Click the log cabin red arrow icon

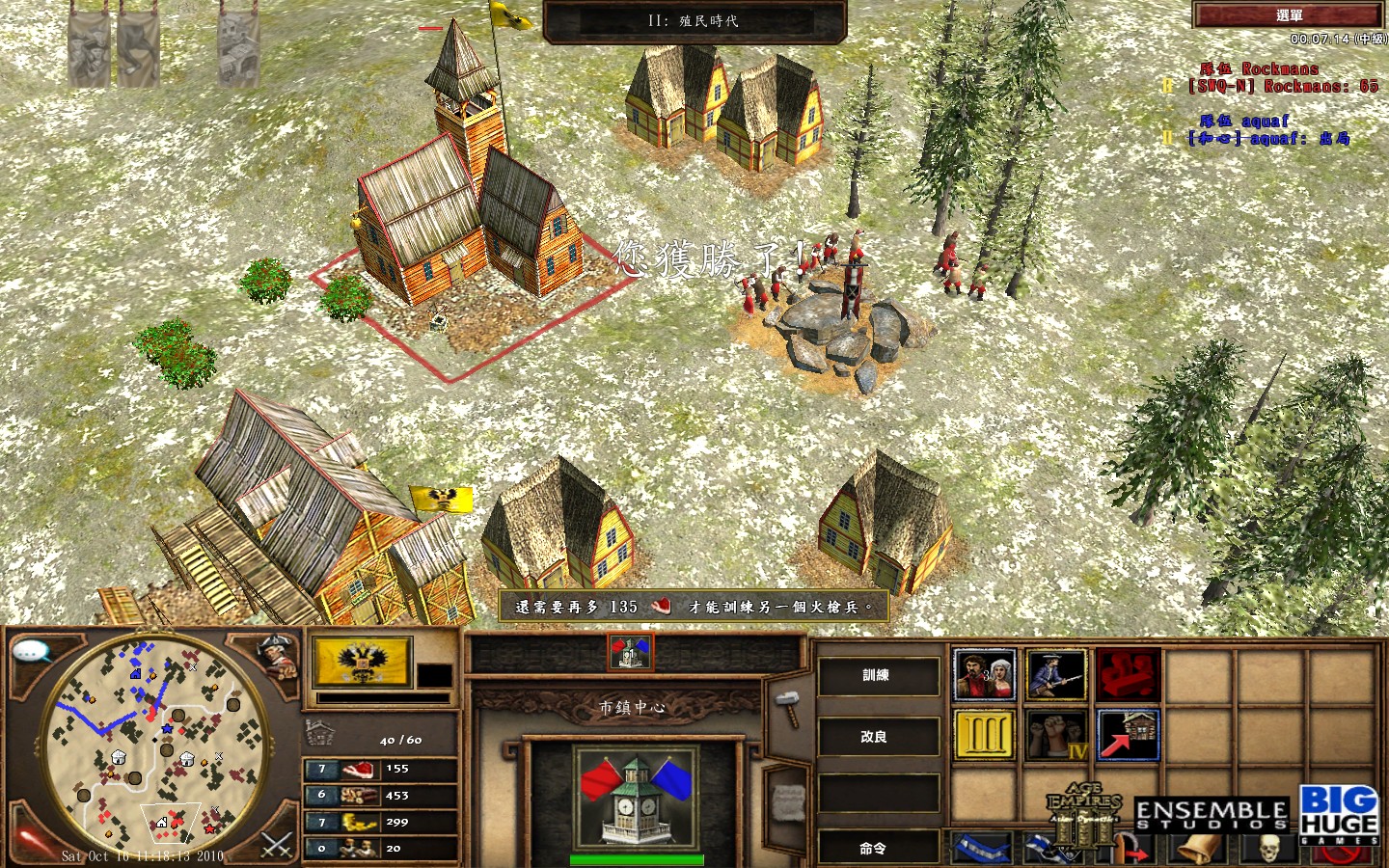[1128, 736]
